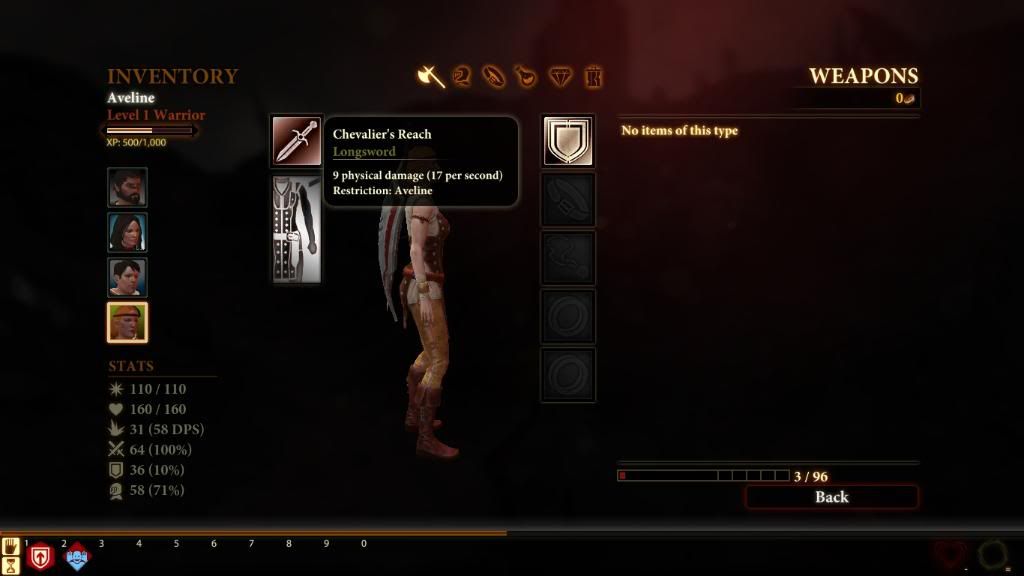The width and height of the screenshot is (1024, 576).
Task: Select the short dark-haired party member portrait
Action: point(127,277)
